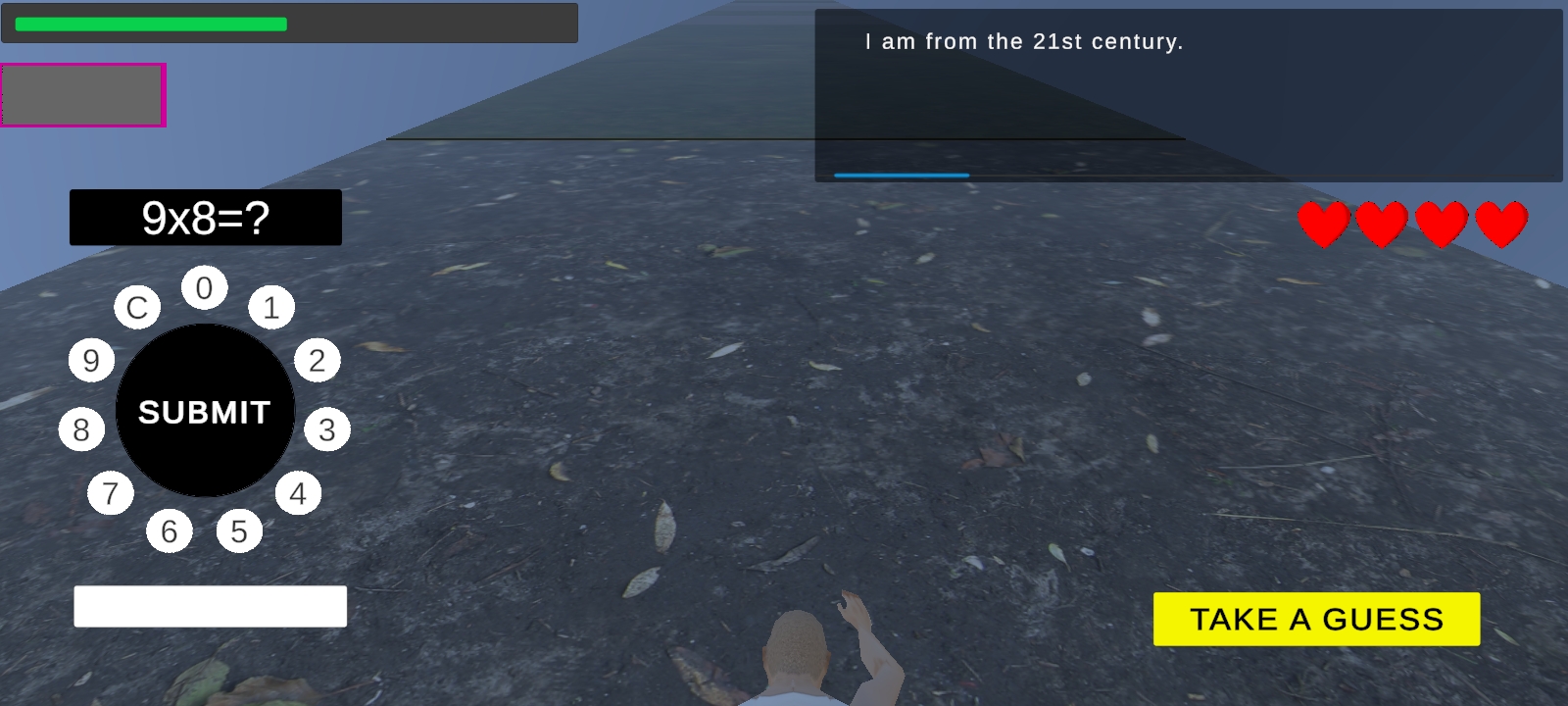Click the number 4 circle
The image size is (1568, 706).
click(298, 493)
